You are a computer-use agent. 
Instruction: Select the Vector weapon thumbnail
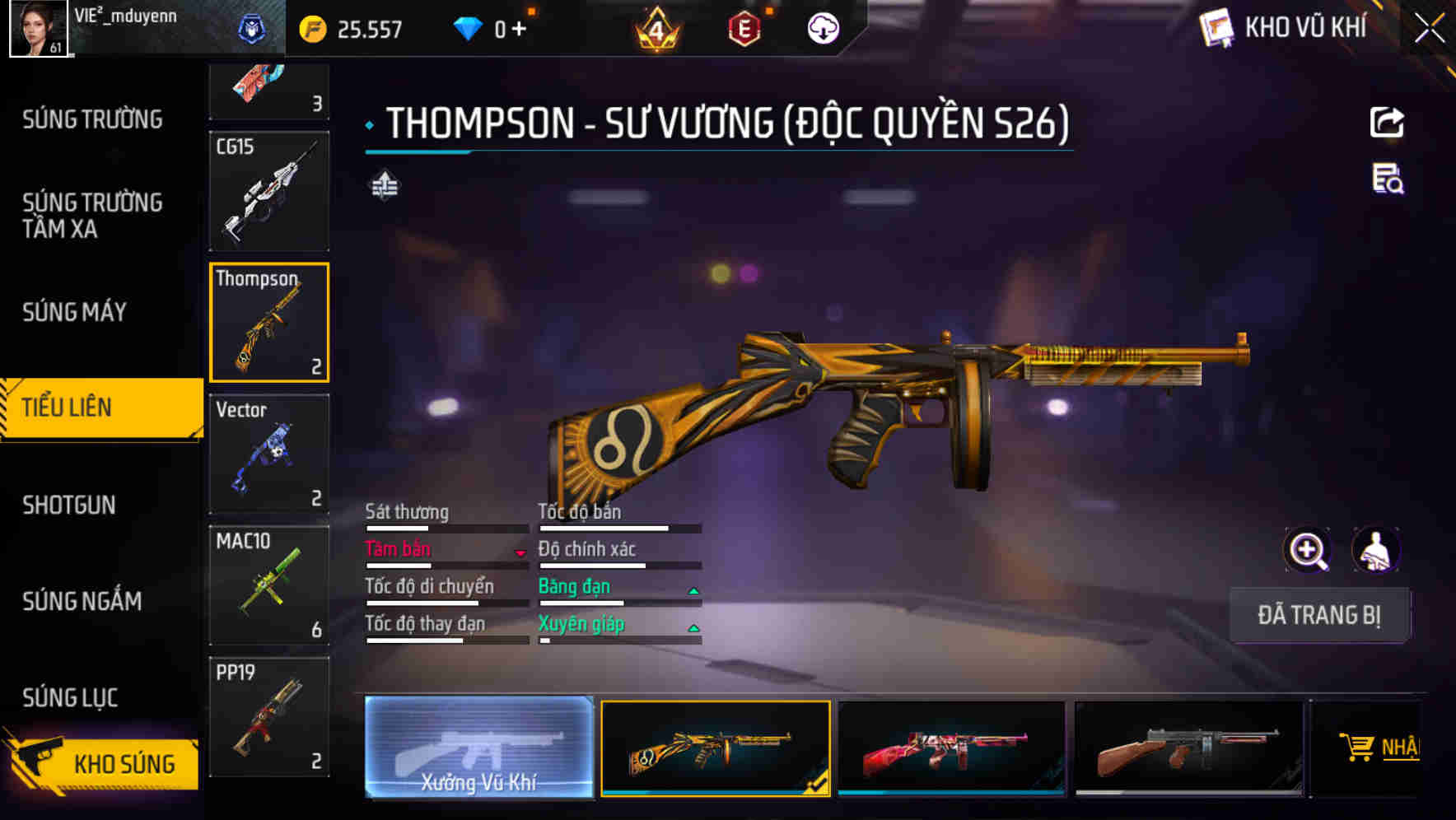pos(268,454)
